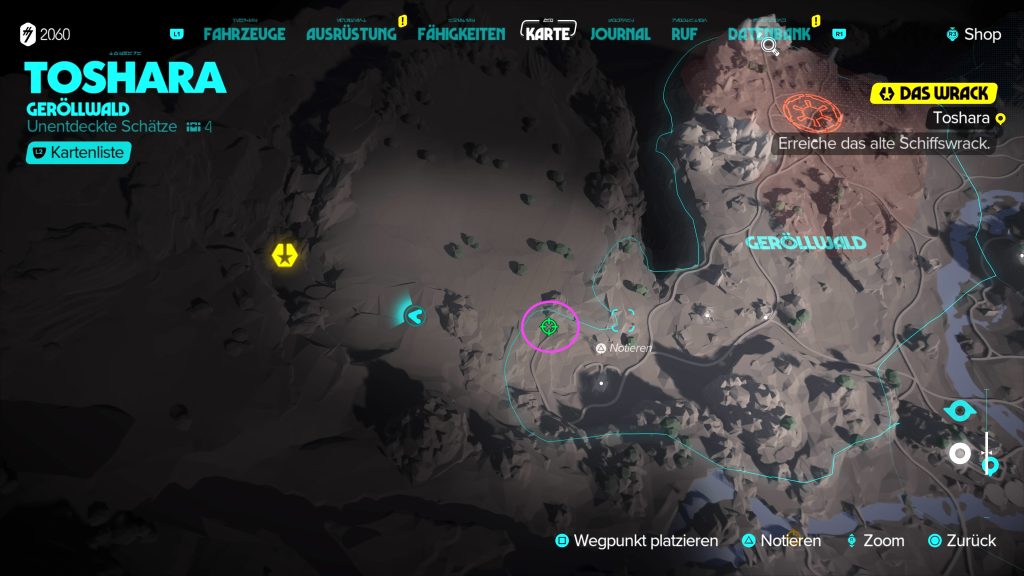Switch to the Journal tab
The image size is (1024, 576).
click(x=620, y=34)
